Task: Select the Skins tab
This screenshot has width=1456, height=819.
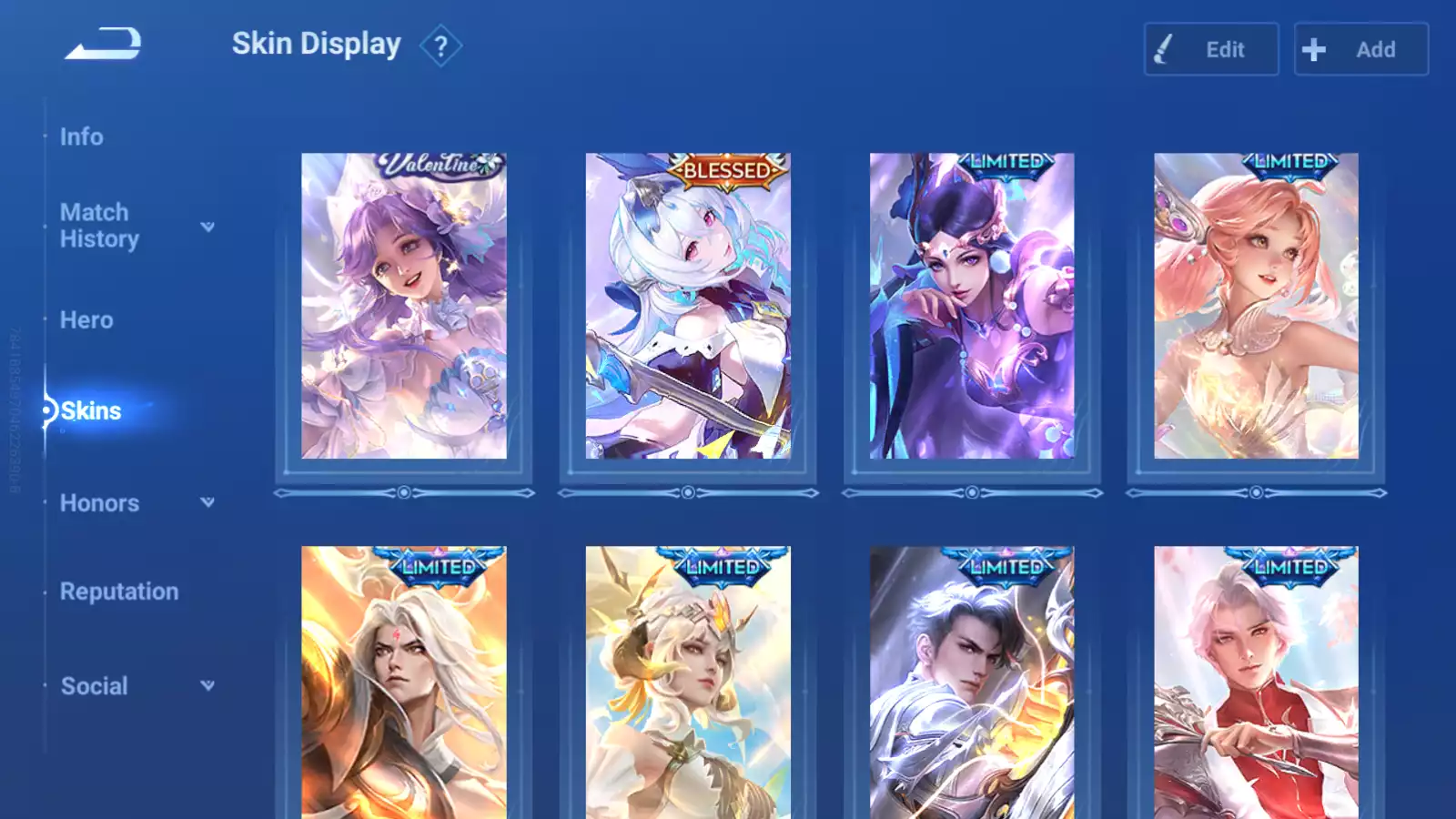Action: tap(91, 411)
